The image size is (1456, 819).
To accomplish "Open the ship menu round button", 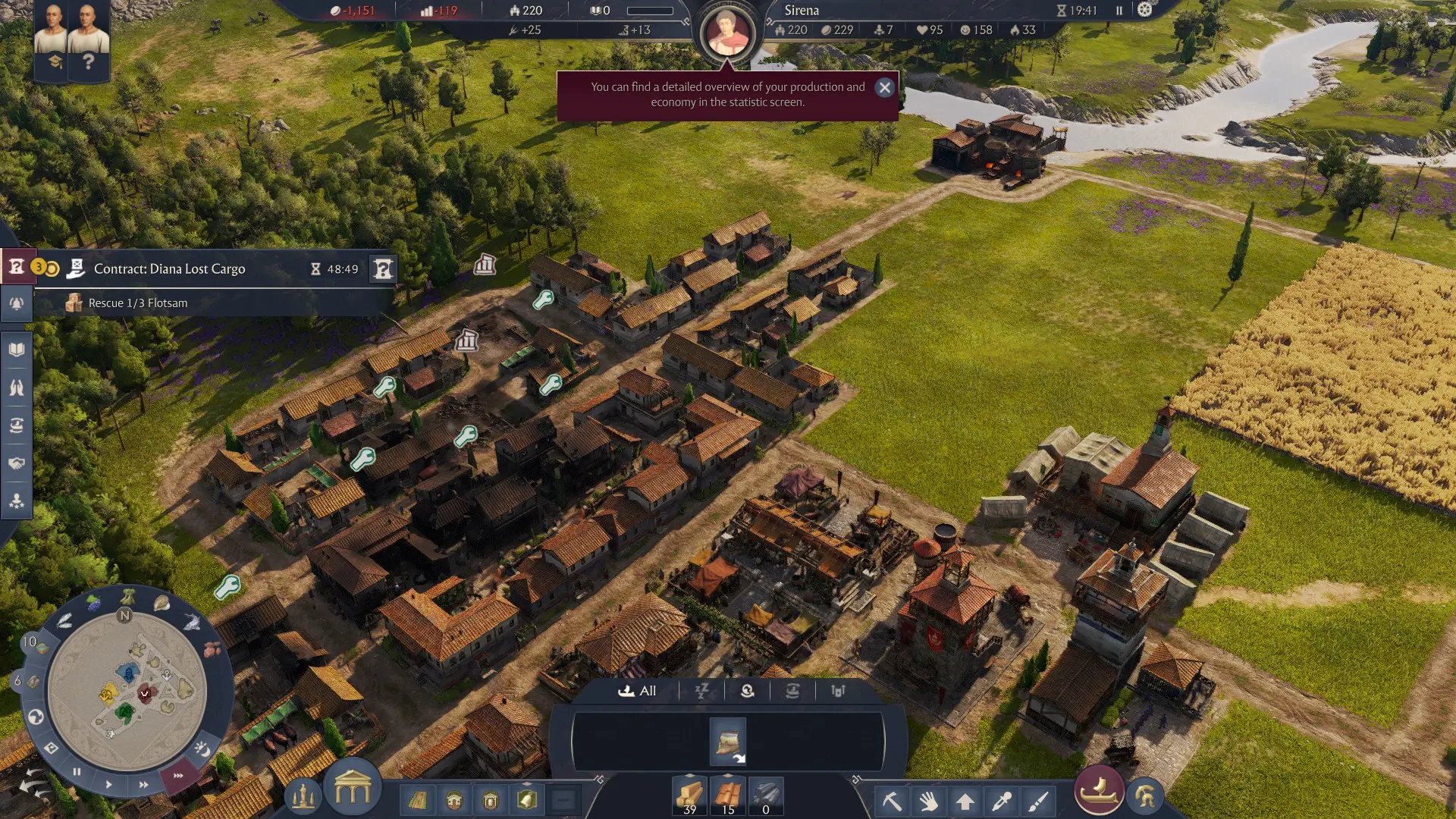I will [1098, 790].
